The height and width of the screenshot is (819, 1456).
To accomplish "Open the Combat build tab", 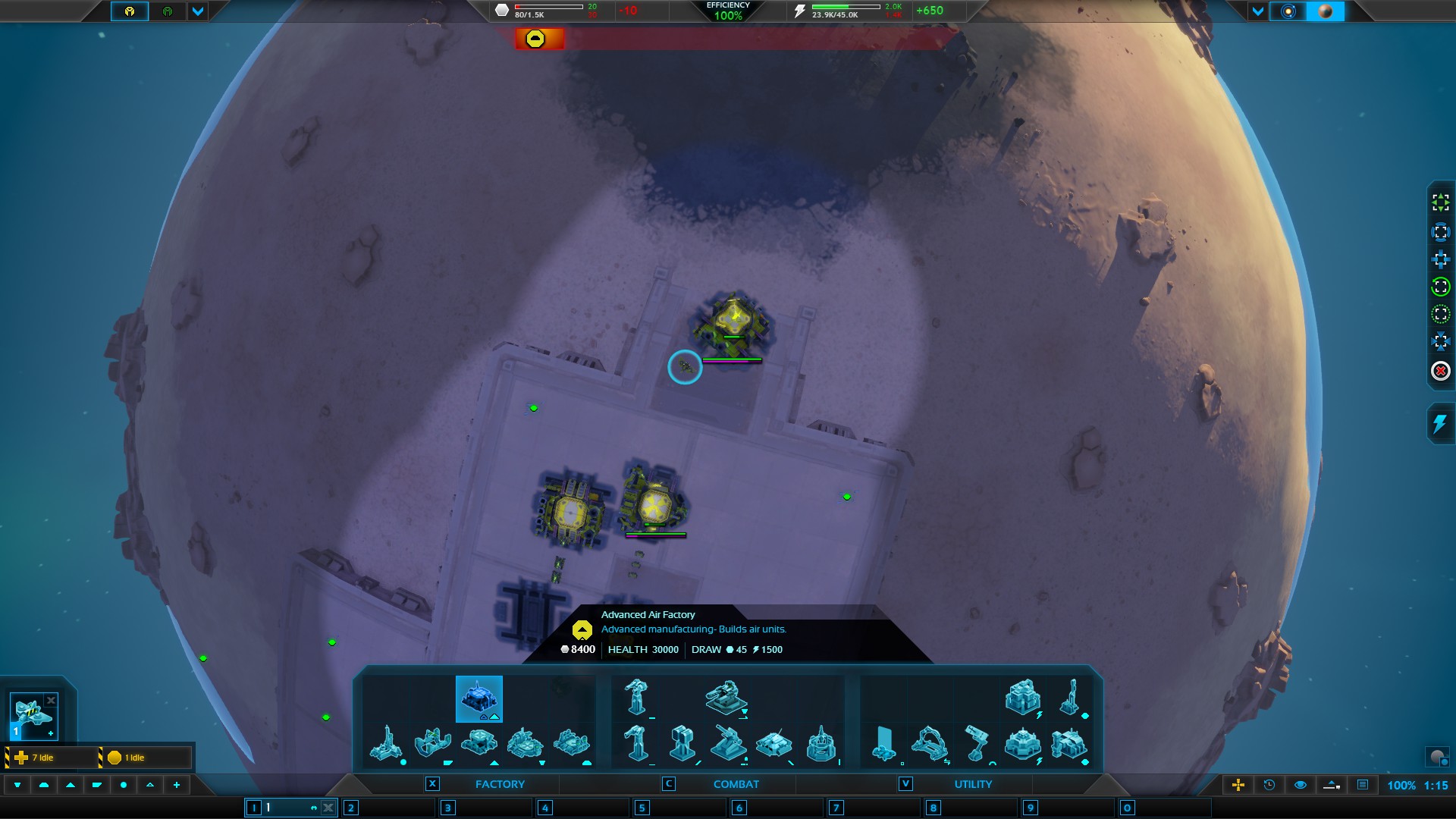I will point(735,784).
